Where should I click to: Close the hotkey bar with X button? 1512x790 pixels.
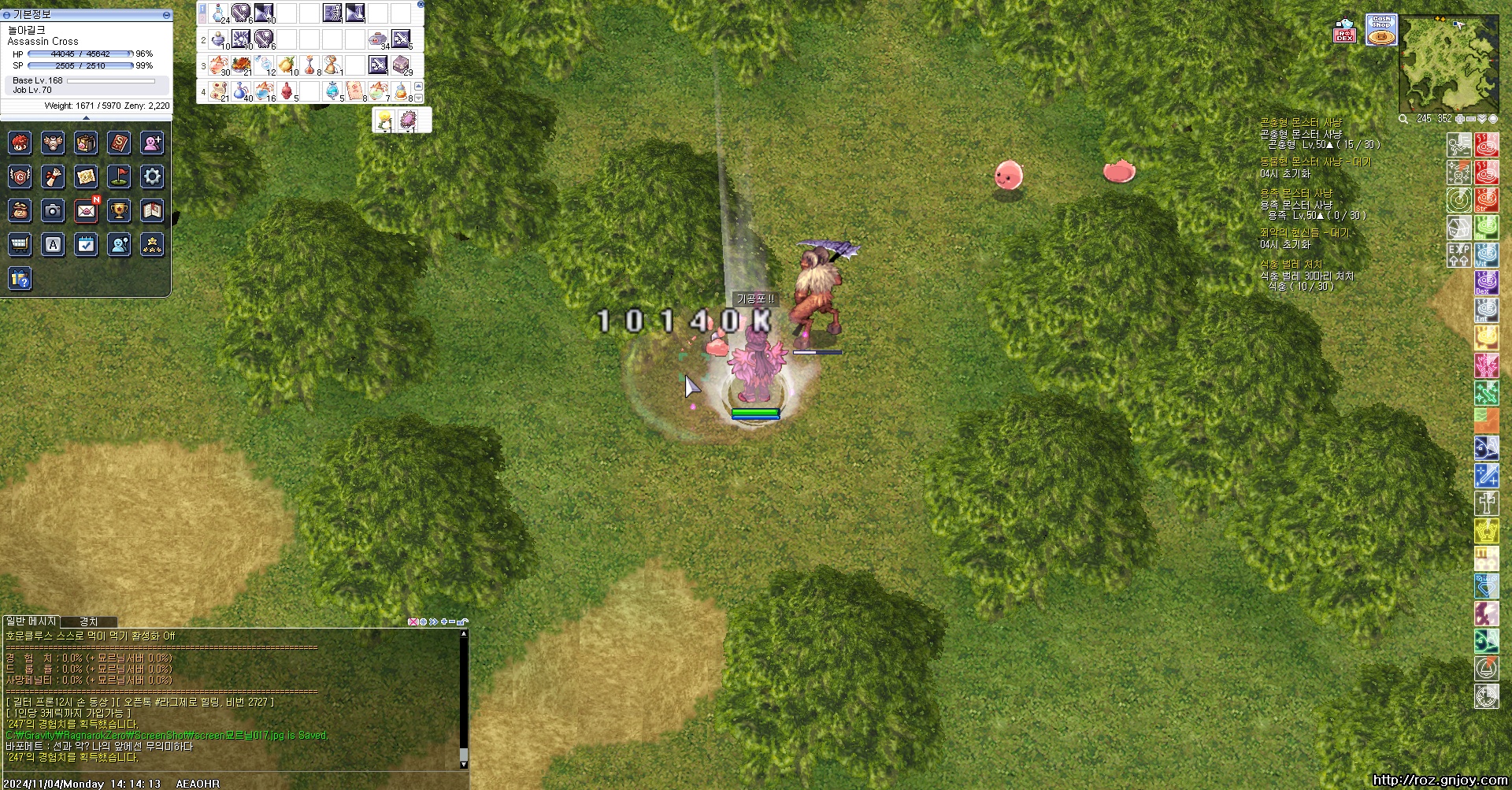[420, 5]
